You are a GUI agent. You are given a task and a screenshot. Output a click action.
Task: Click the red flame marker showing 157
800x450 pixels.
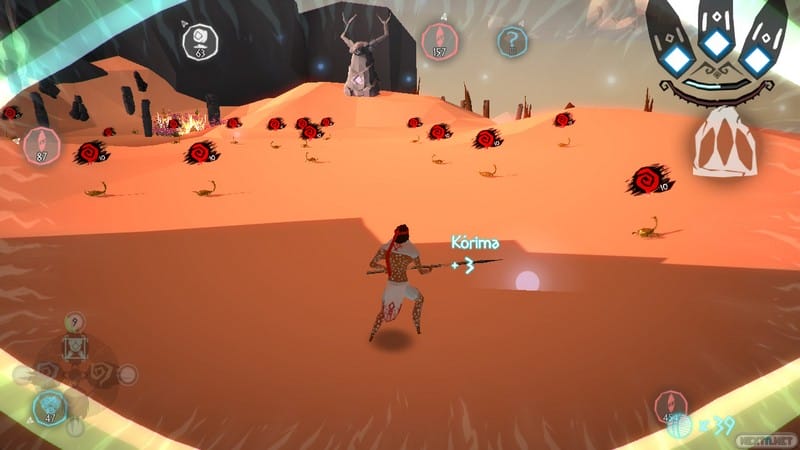438,40
